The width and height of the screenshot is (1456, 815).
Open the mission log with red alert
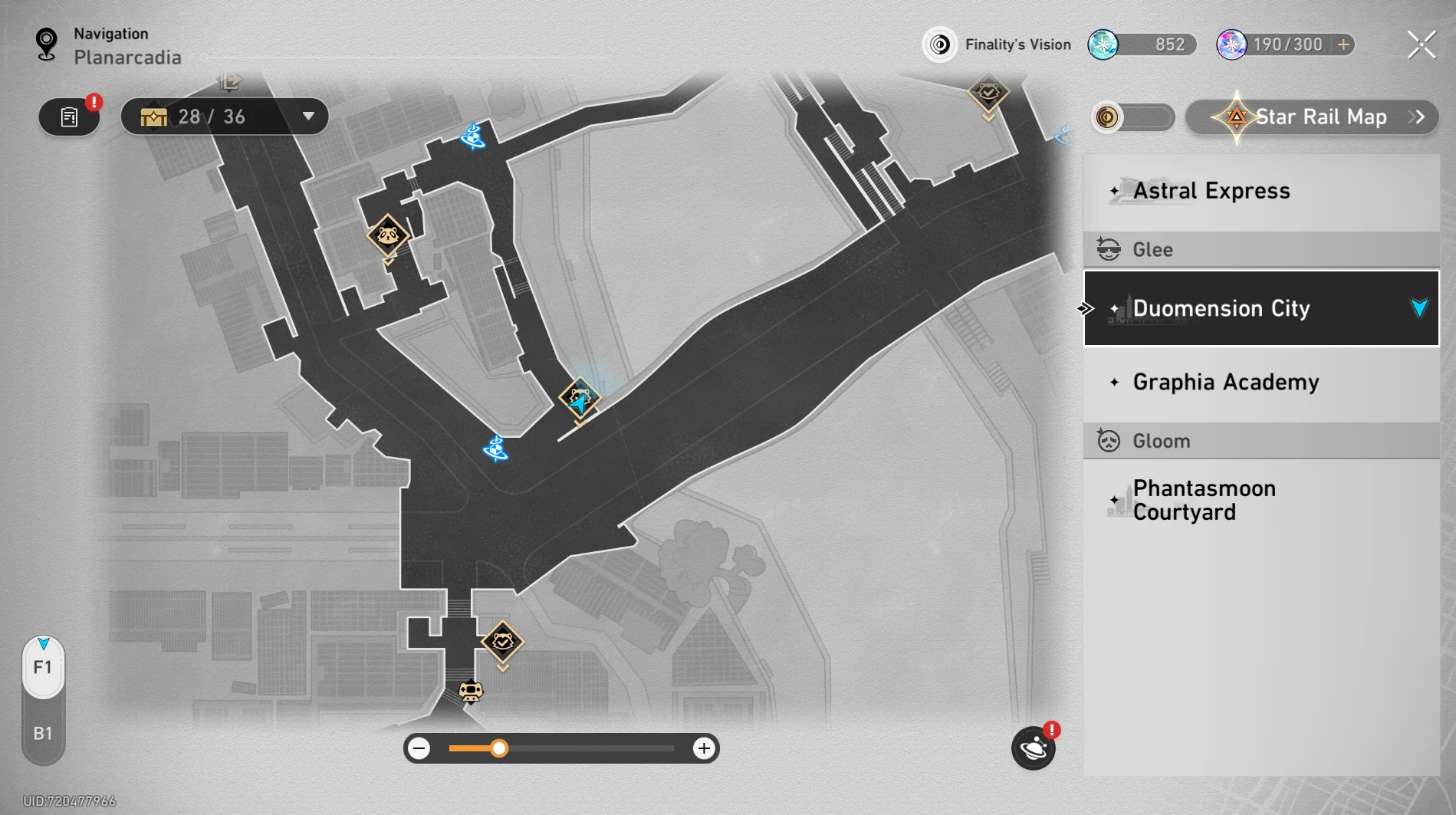pos(70,117)
